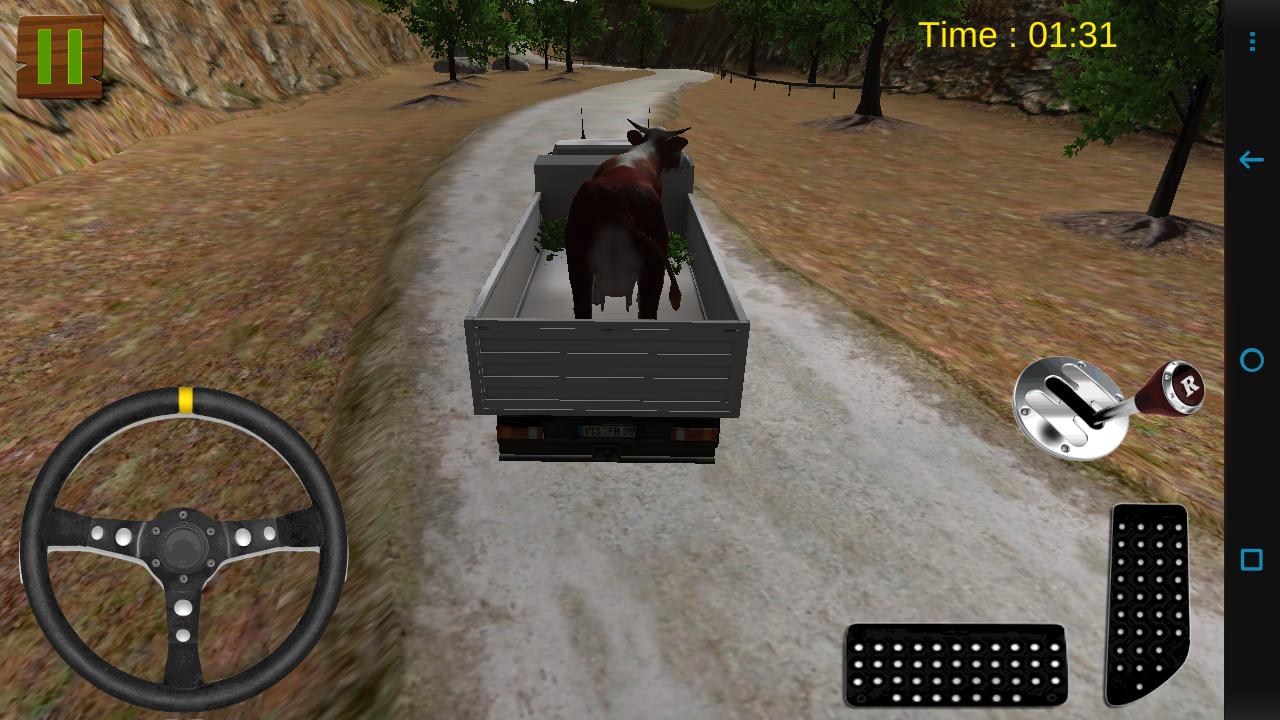The height and width of the screenshot is (720, 1280).
Task: Expand options via the overflow dots
Action: (1251, 42)
